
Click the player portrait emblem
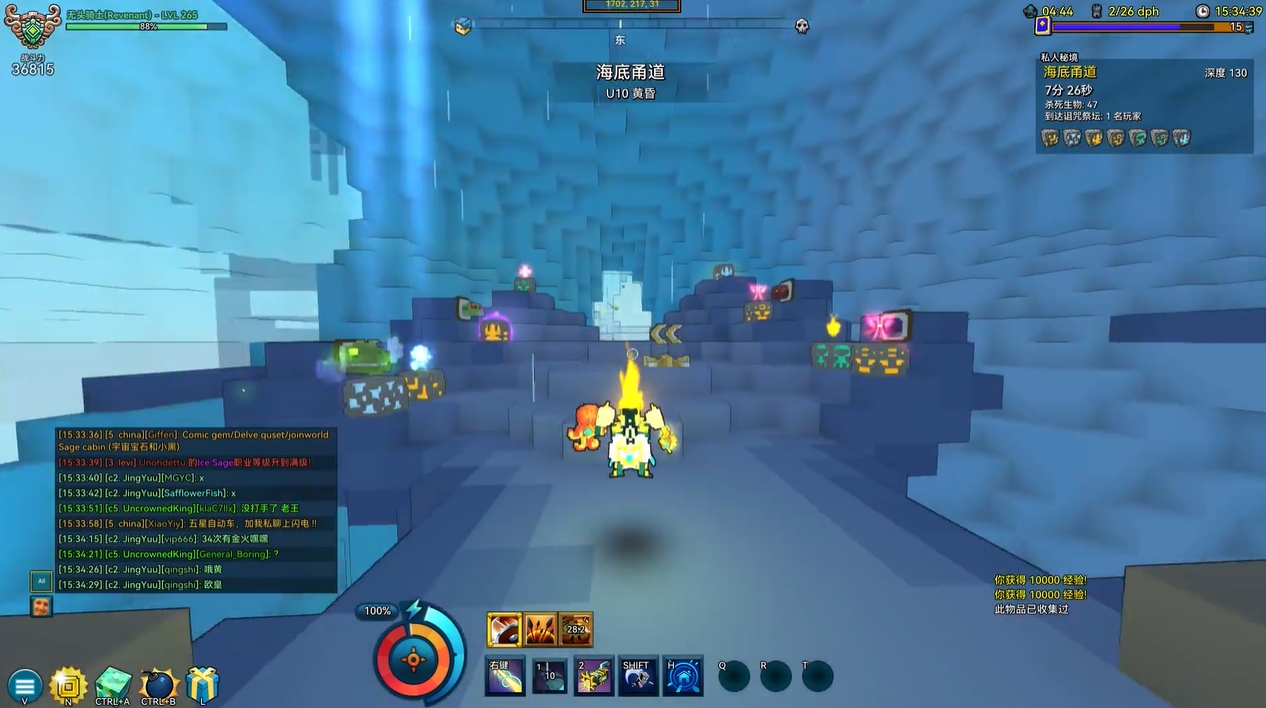33,29
